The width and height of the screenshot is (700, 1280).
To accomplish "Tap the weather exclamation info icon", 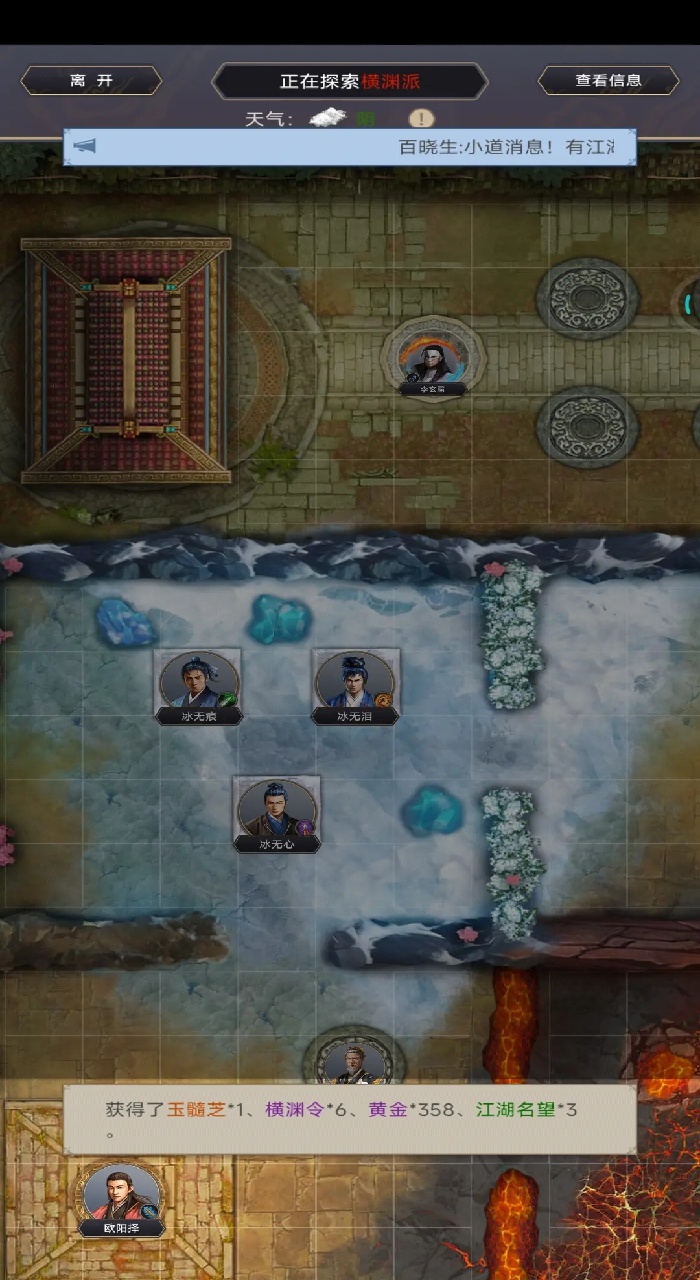I will (x=422, y=119).
